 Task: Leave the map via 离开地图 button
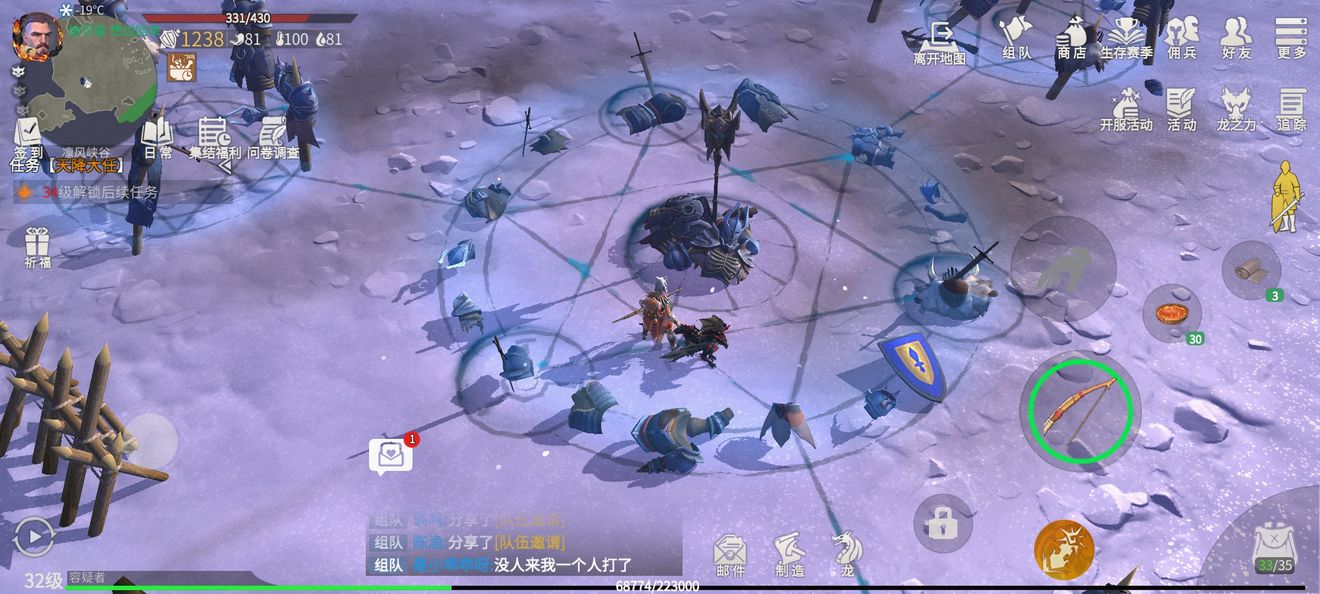[x=939, y=40]
